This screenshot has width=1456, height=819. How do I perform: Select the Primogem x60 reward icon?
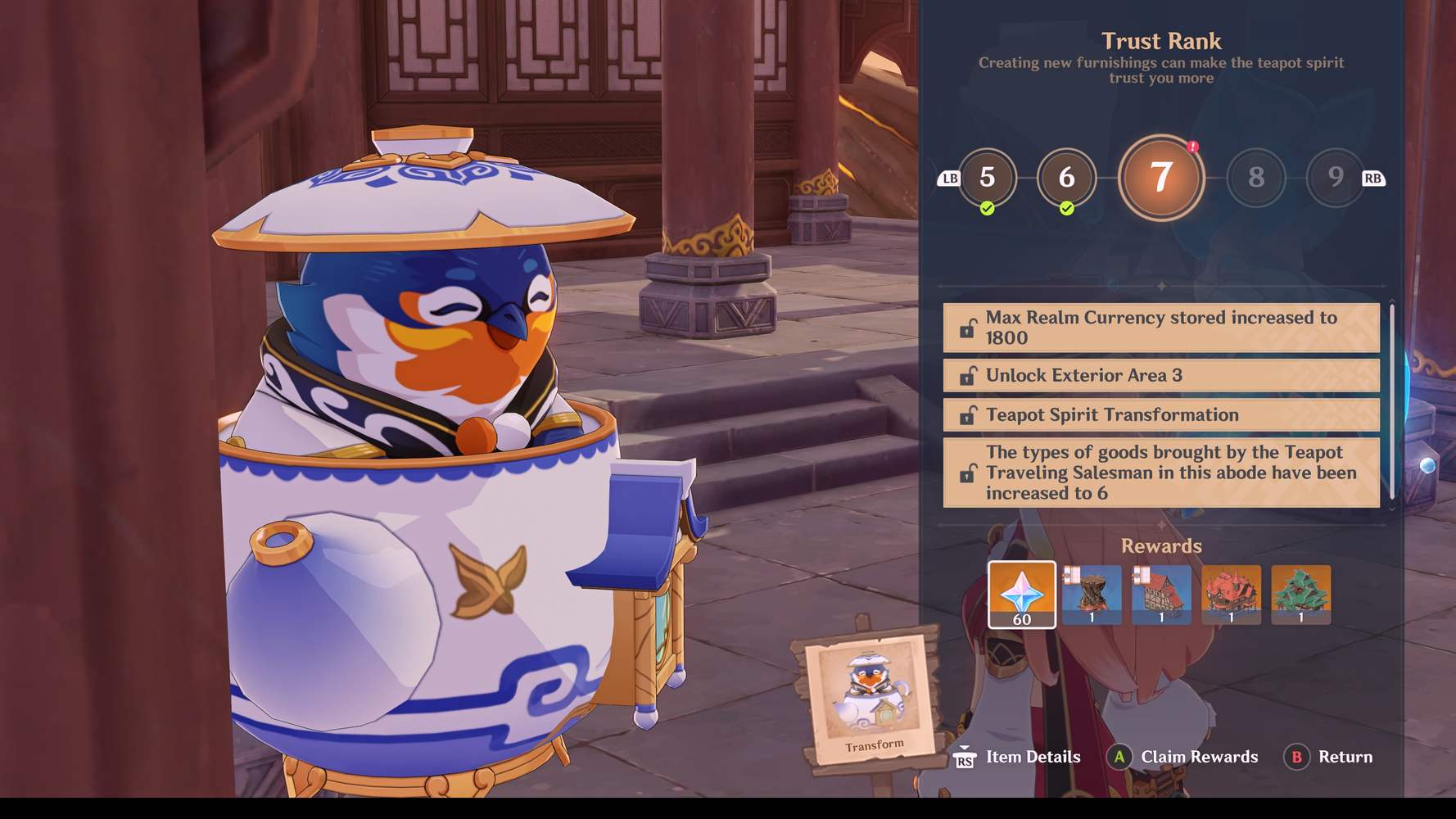click(x=1021, y=595)
